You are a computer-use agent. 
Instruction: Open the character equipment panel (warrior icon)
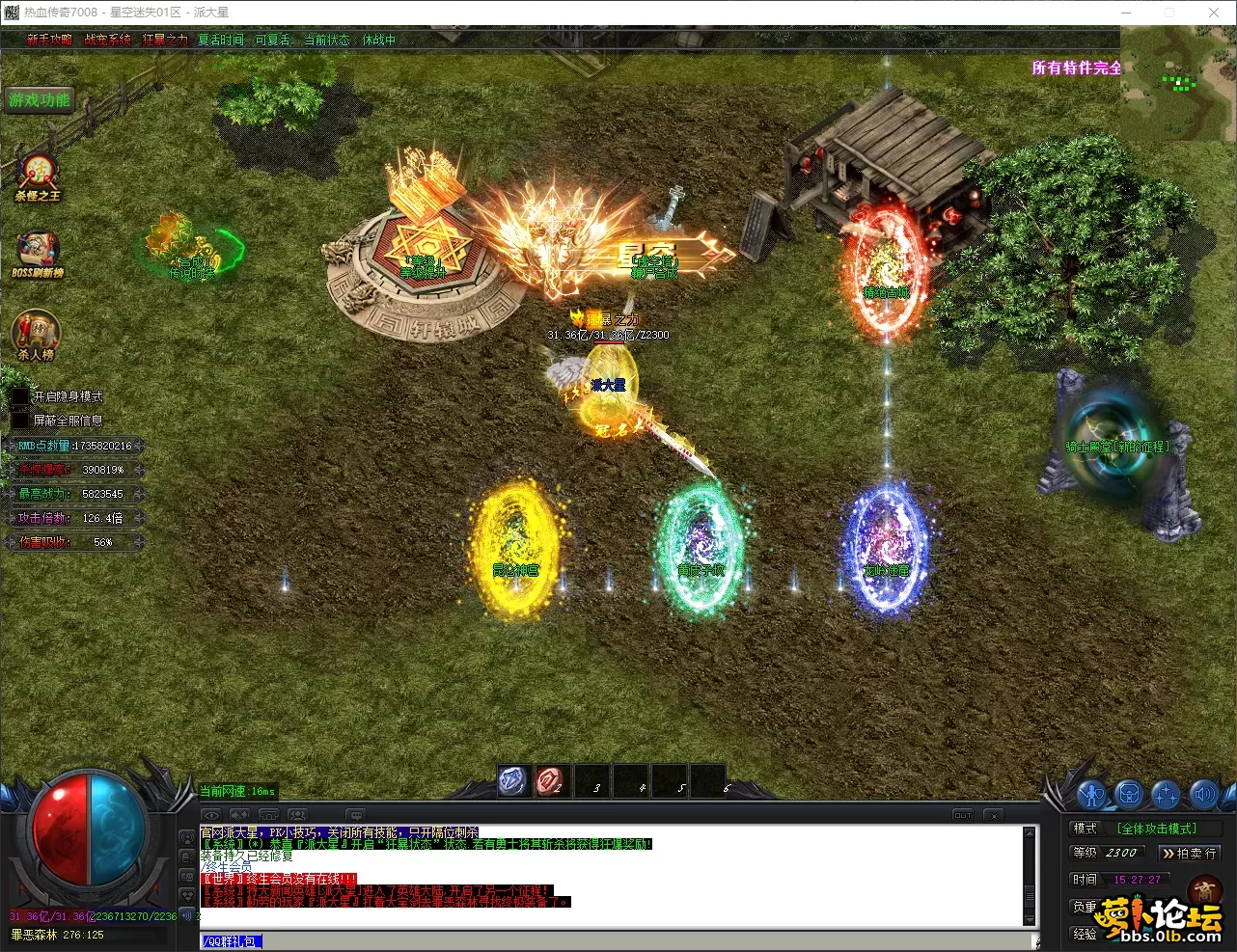coord(1091,795)
